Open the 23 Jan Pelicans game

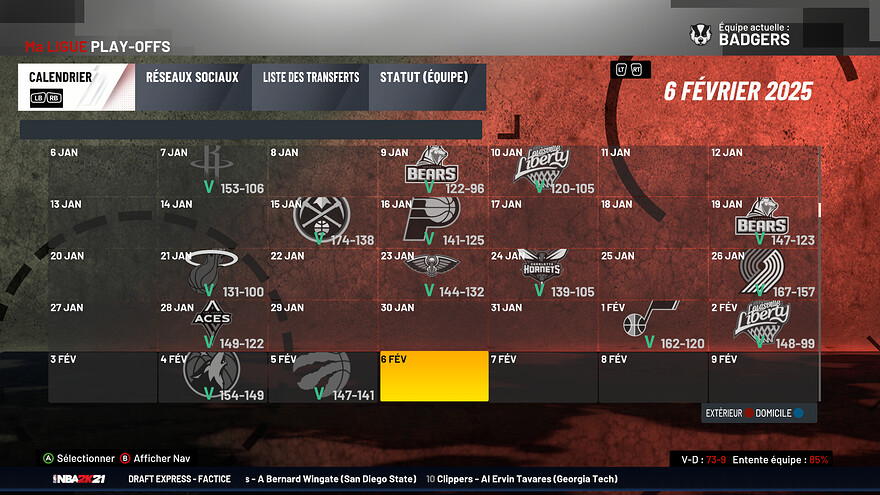click(x=433, y=274)
